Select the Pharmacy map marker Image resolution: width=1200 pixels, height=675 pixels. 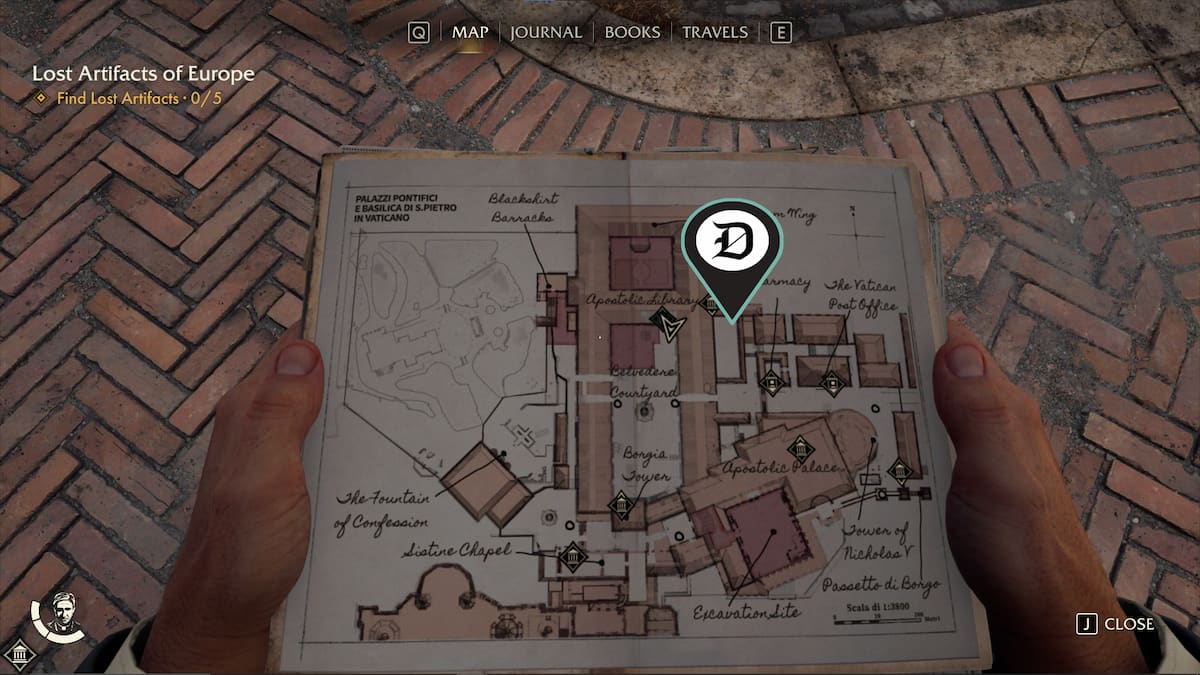click(x=770, y=381)
